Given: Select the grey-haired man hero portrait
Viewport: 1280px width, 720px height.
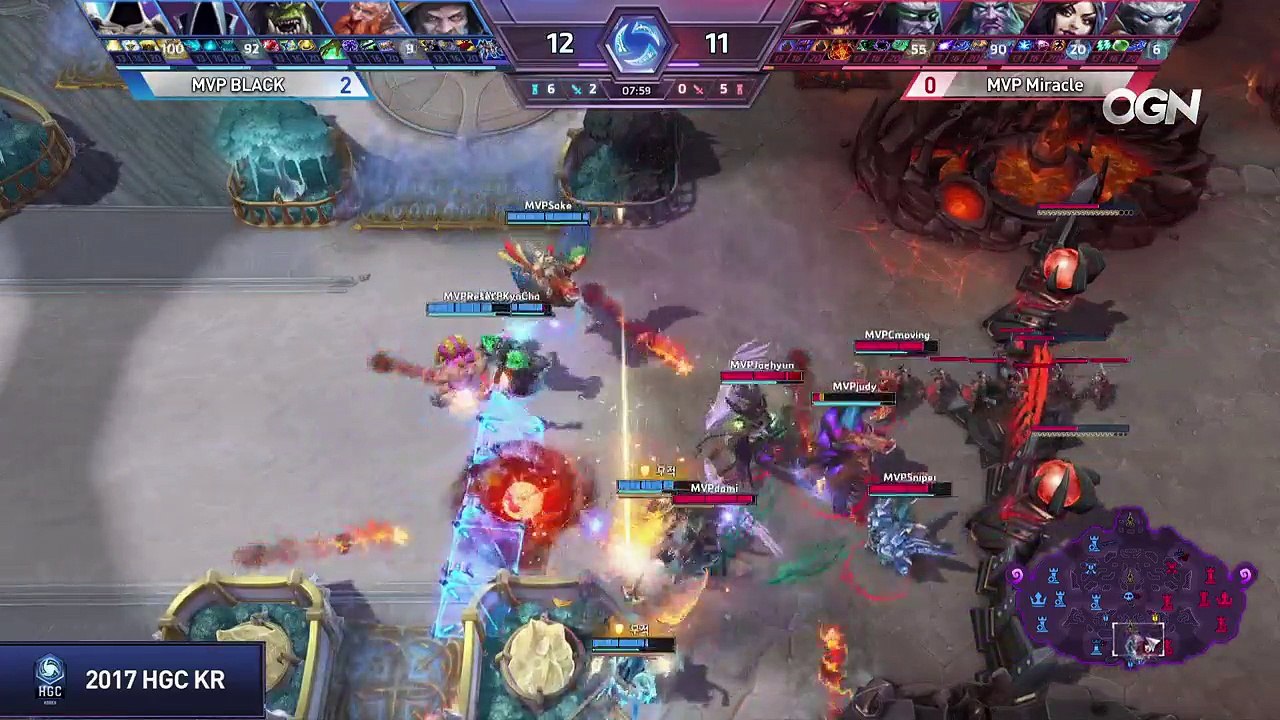Looking at the screenshot, I should point(436,18).
